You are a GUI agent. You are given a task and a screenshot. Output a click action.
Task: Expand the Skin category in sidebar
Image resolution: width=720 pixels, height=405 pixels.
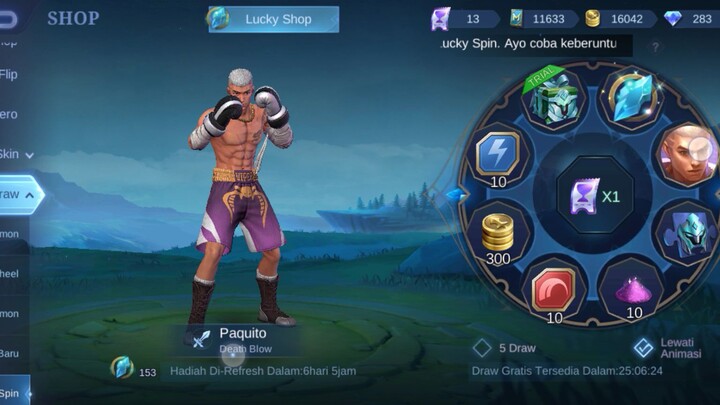14,154
